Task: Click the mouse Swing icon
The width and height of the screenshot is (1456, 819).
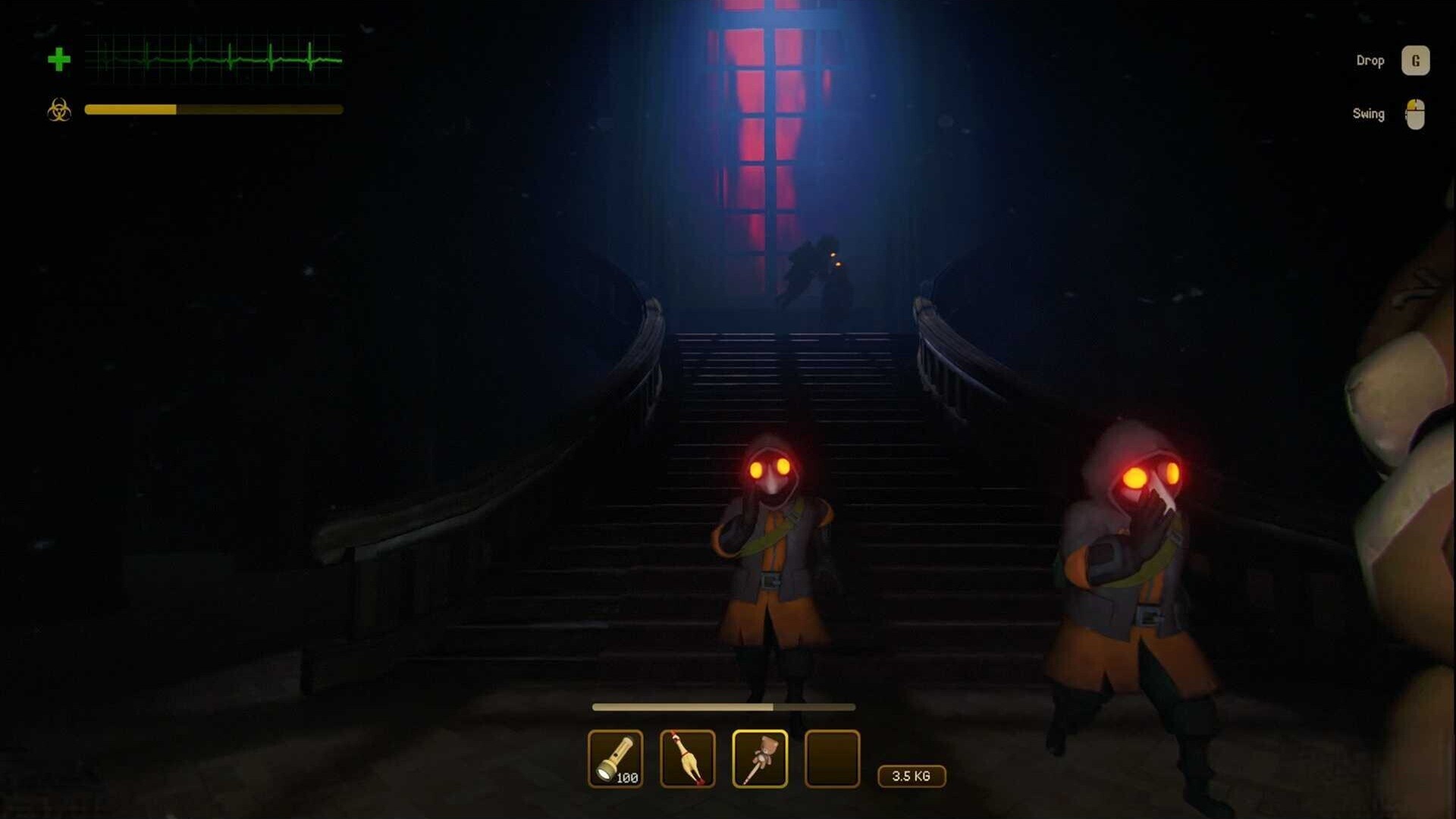Action: pyautogui.click(x=1415, y=113)
